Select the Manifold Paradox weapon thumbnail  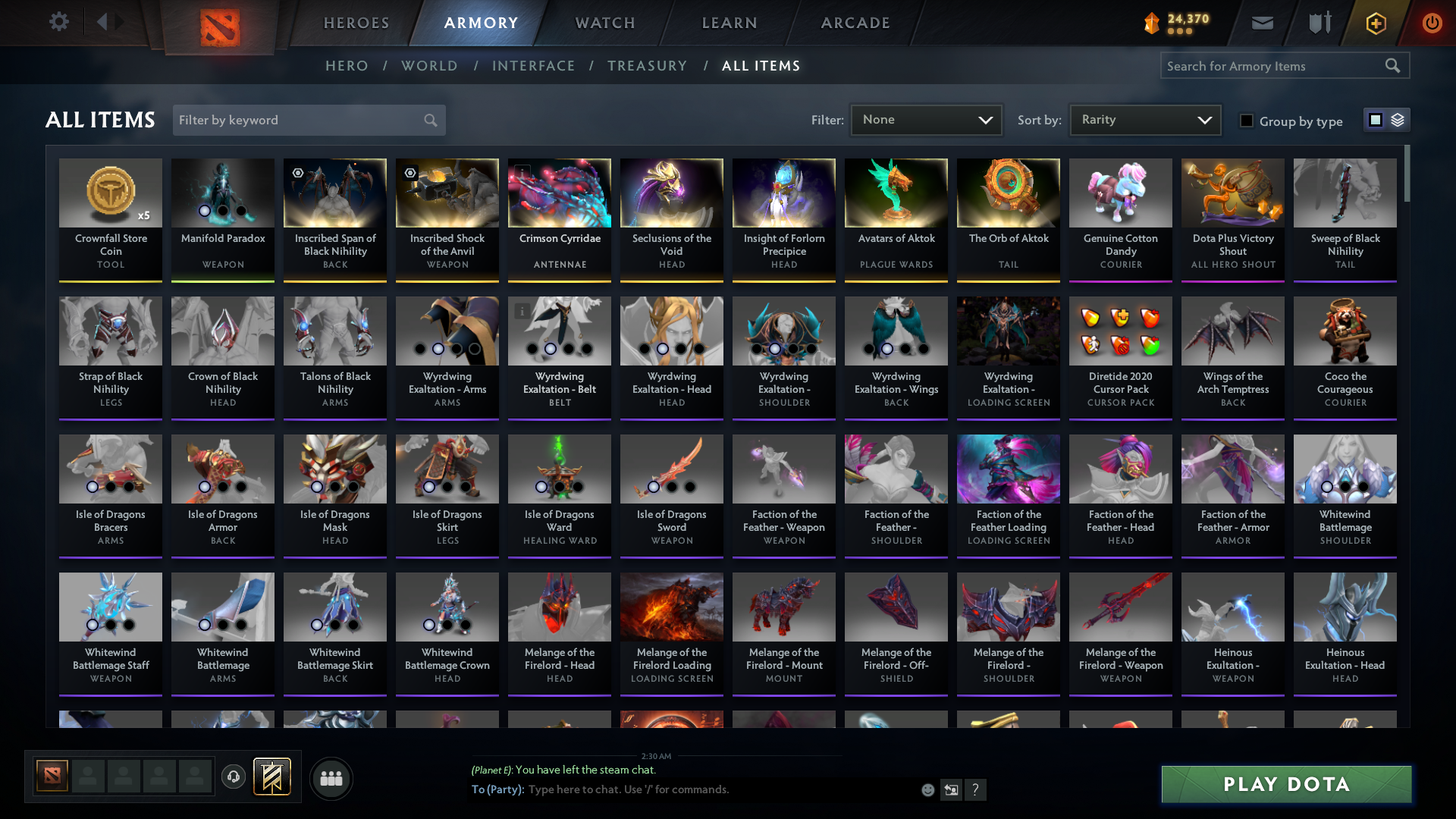pyautogui.click(x=222, y=193)
